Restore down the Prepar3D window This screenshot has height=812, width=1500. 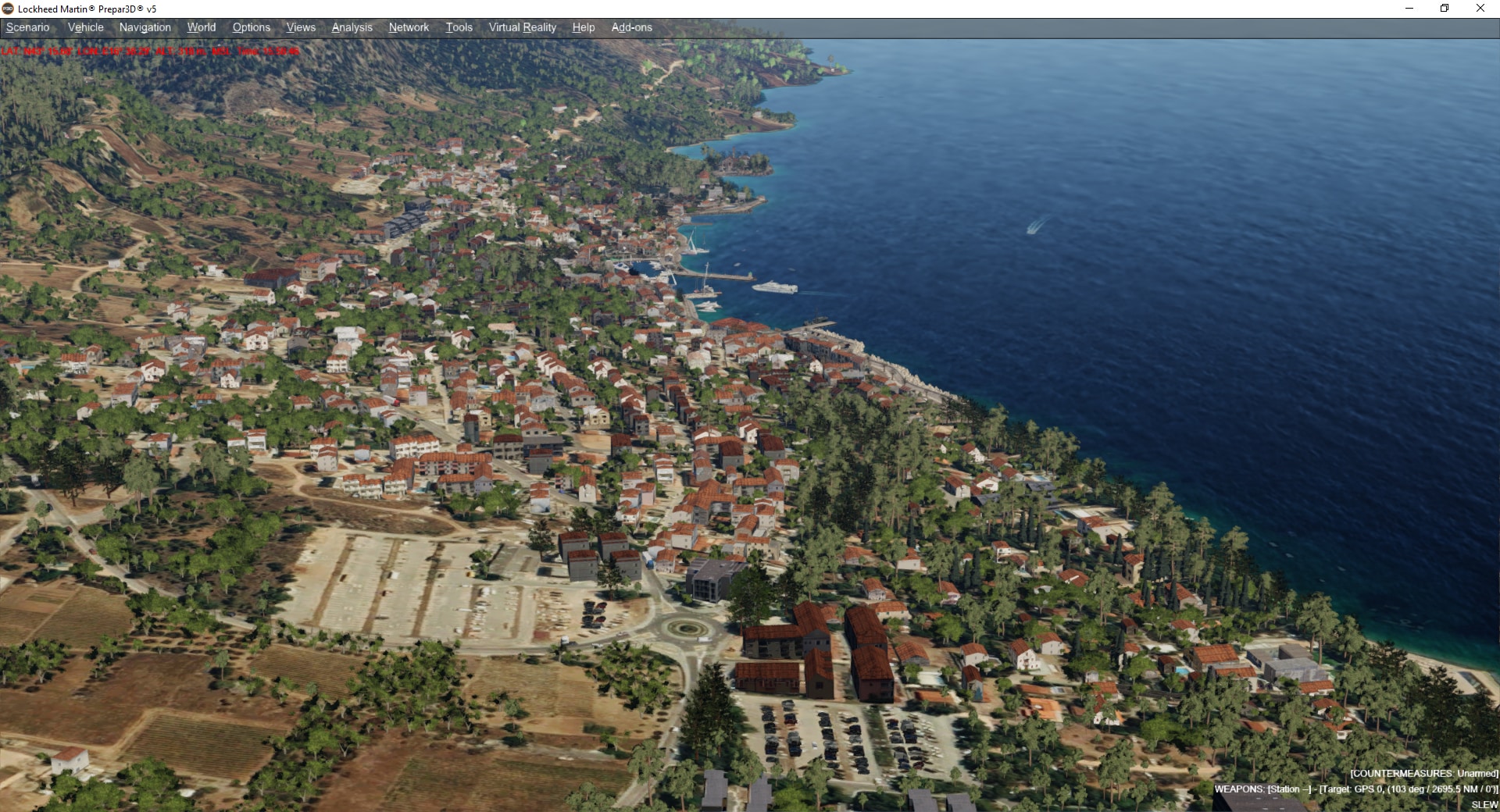coord(1445,9)
